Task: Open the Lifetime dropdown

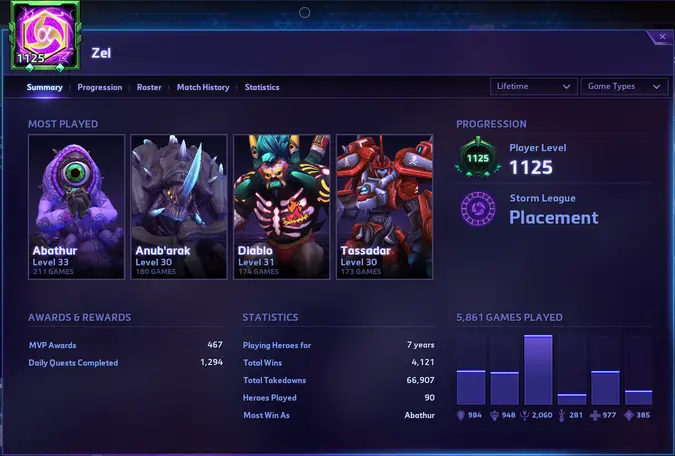Action: [534, 86]
